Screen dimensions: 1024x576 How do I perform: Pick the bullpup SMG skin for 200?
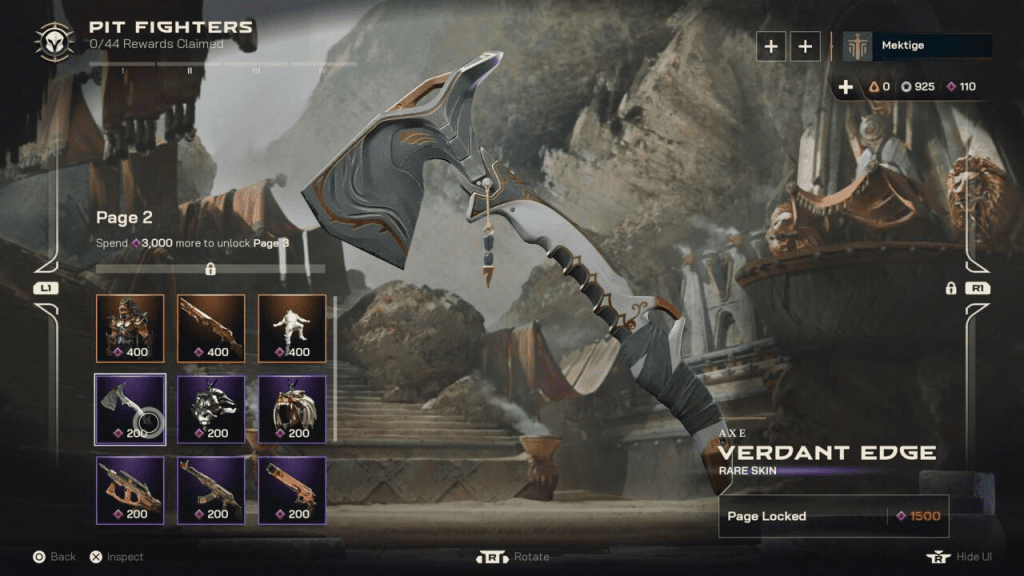click(130, 489)
